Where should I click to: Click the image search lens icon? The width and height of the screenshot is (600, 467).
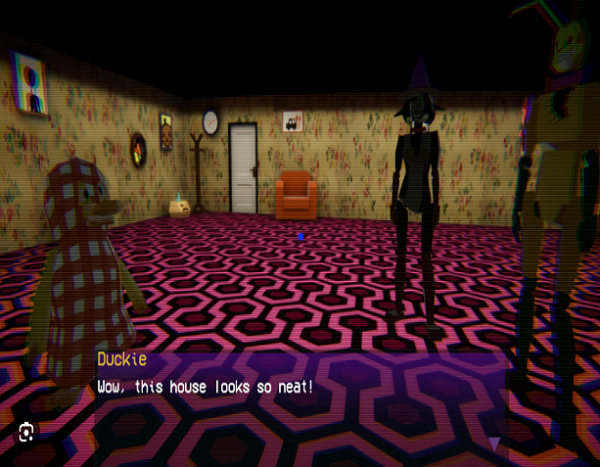point(26,432)
